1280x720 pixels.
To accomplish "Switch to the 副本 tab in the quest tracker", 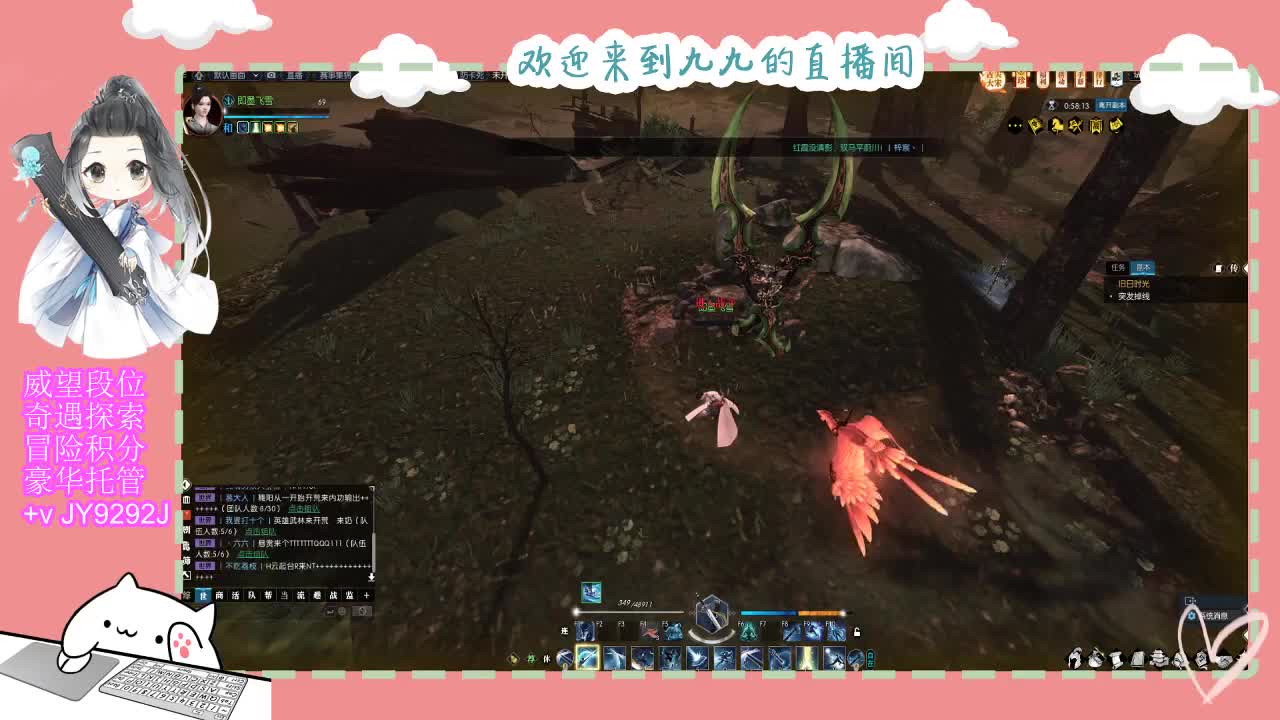I will 1143,267.
